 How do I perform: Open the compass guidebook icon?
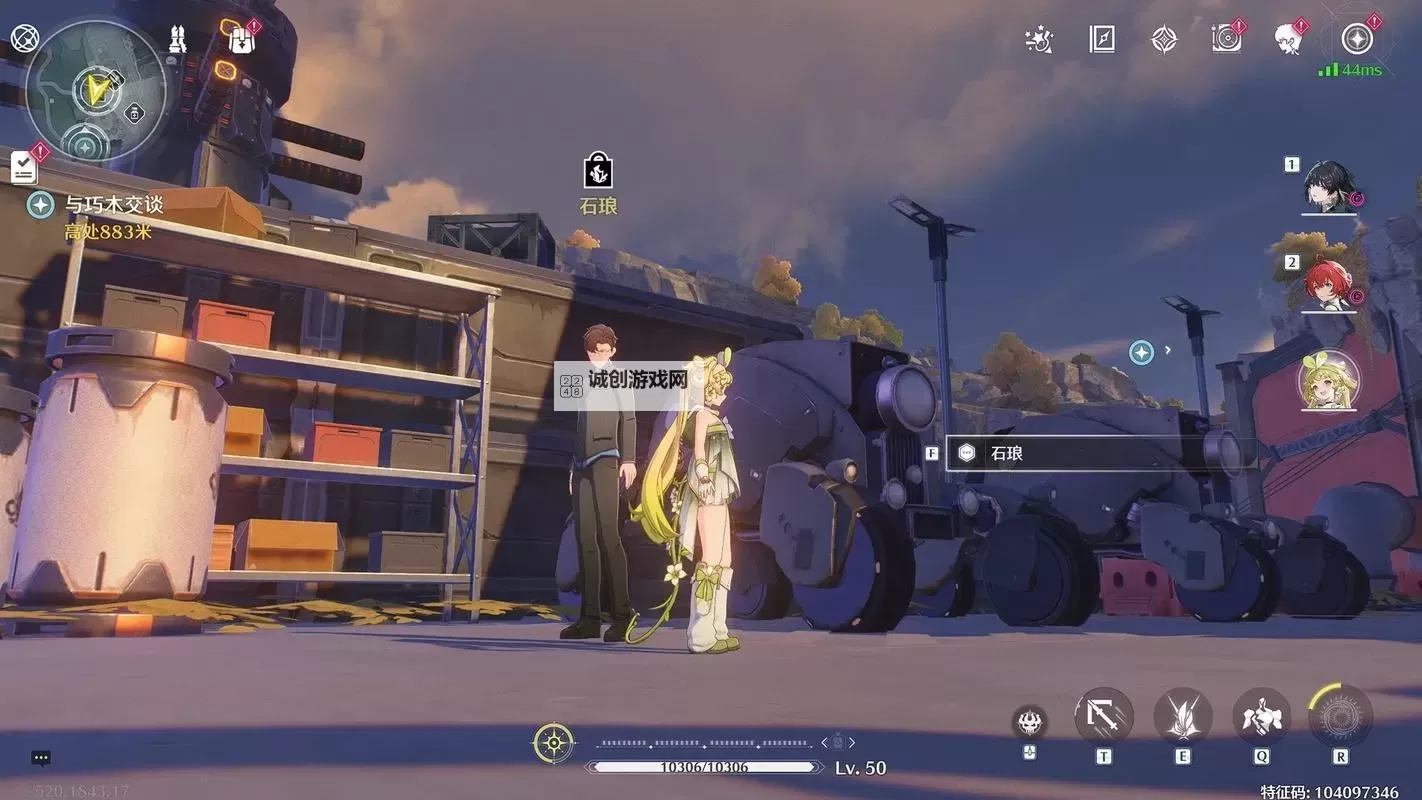[1101, 40]
